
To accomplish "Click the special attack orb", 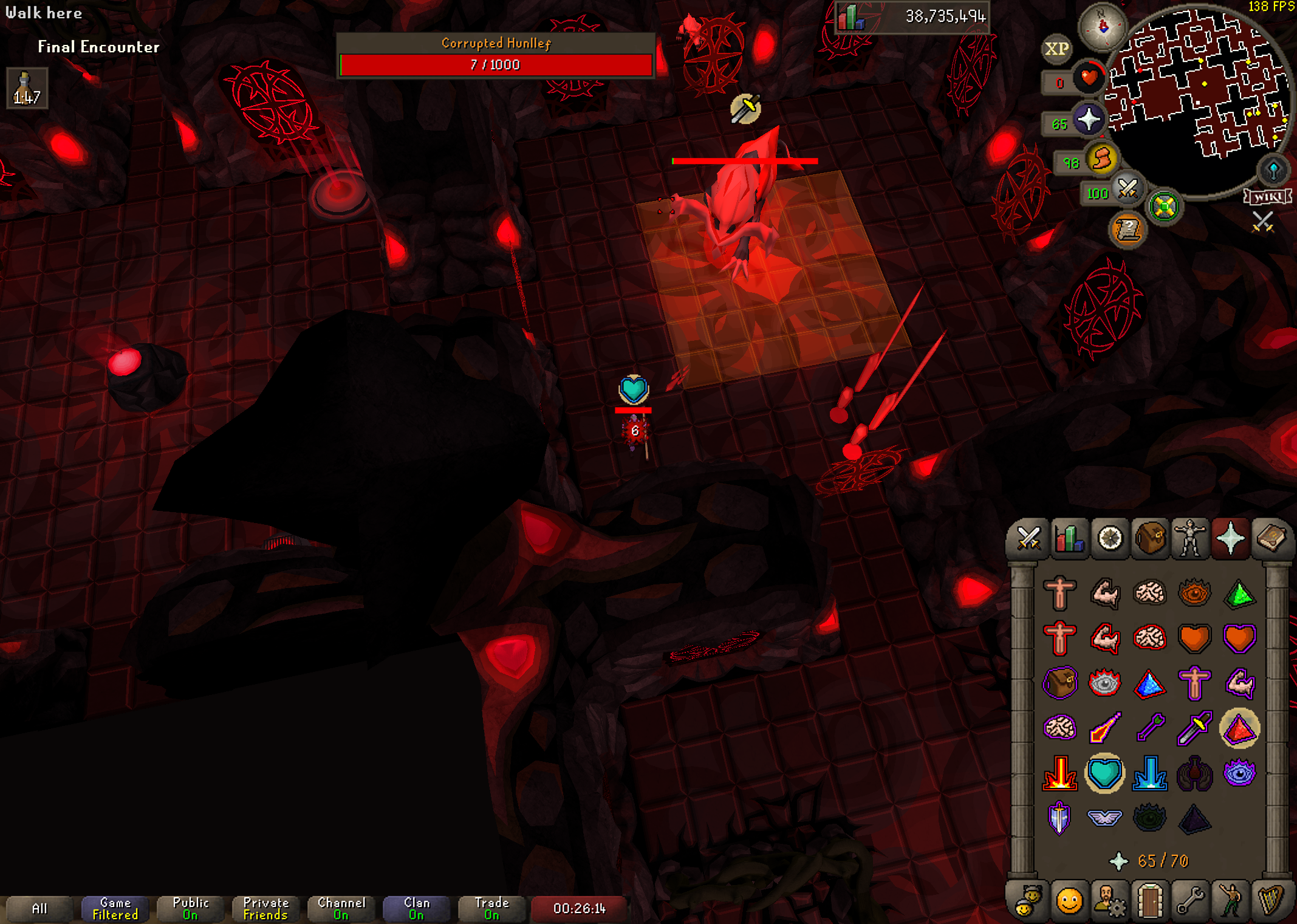I will 1128,189.
